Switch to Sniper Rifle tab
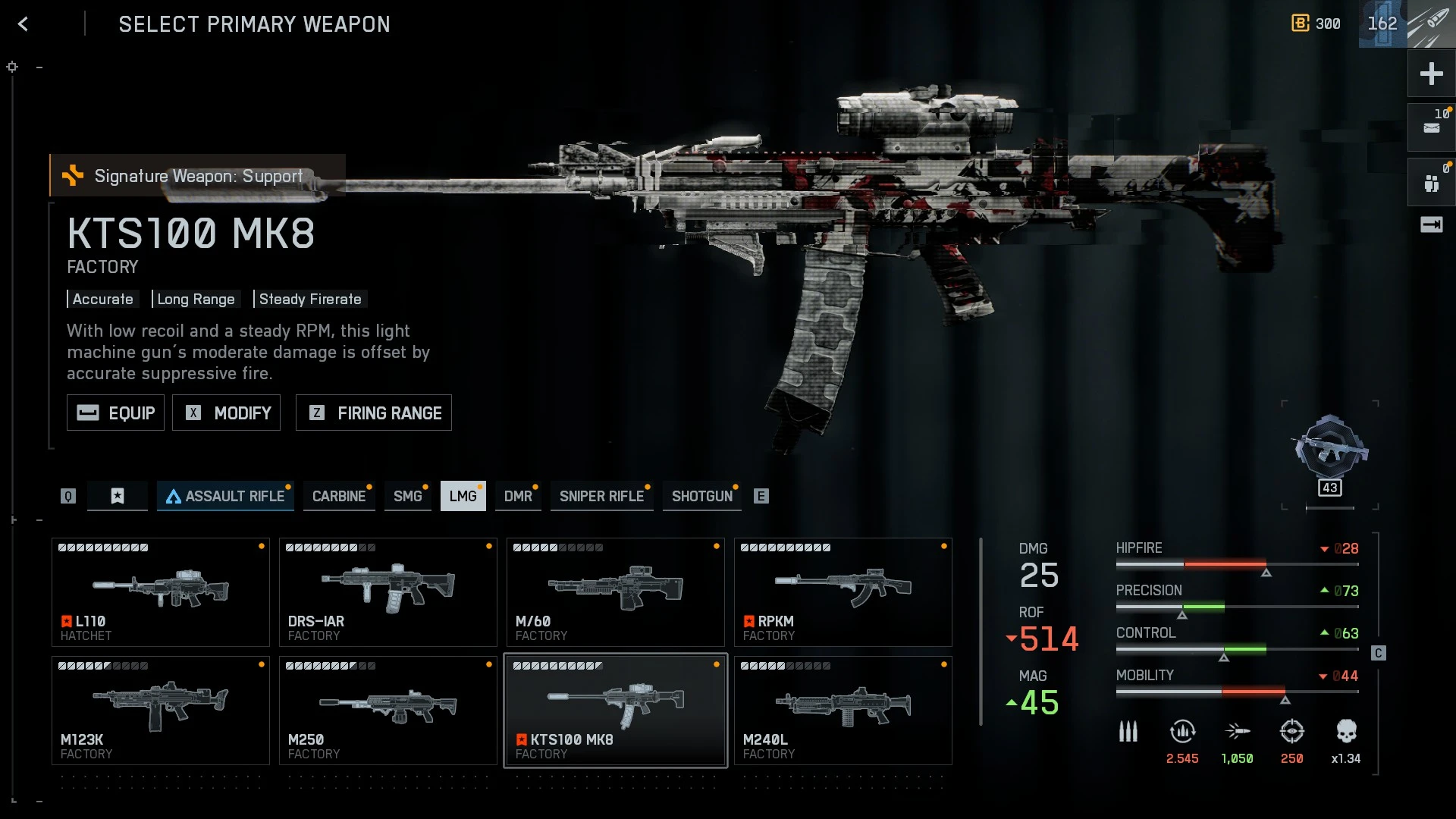The height and width of the screenshot is (819, 1456). point(601,496)
